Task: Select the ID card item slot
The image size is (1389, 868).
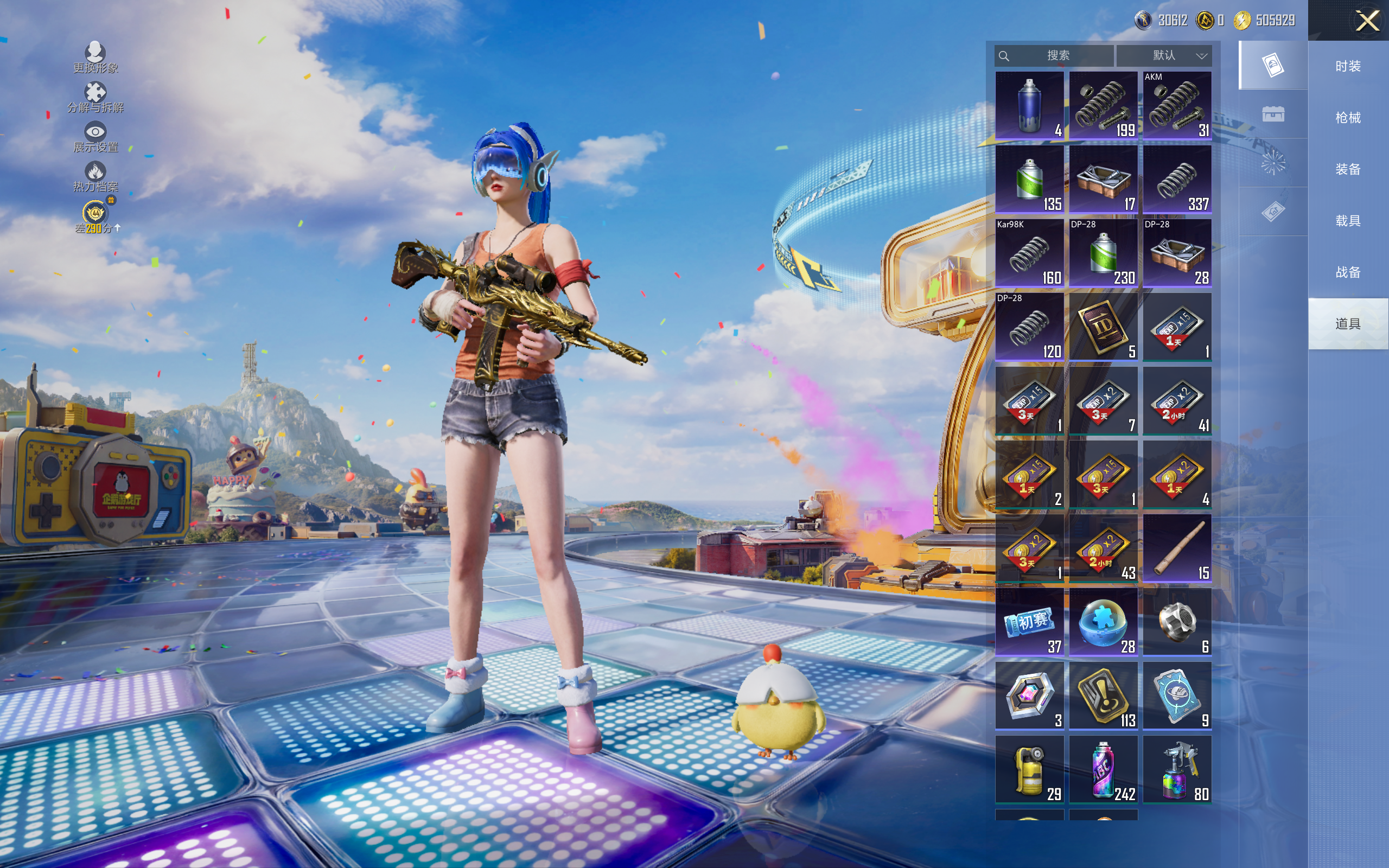Action: (x=1103, y=327)
